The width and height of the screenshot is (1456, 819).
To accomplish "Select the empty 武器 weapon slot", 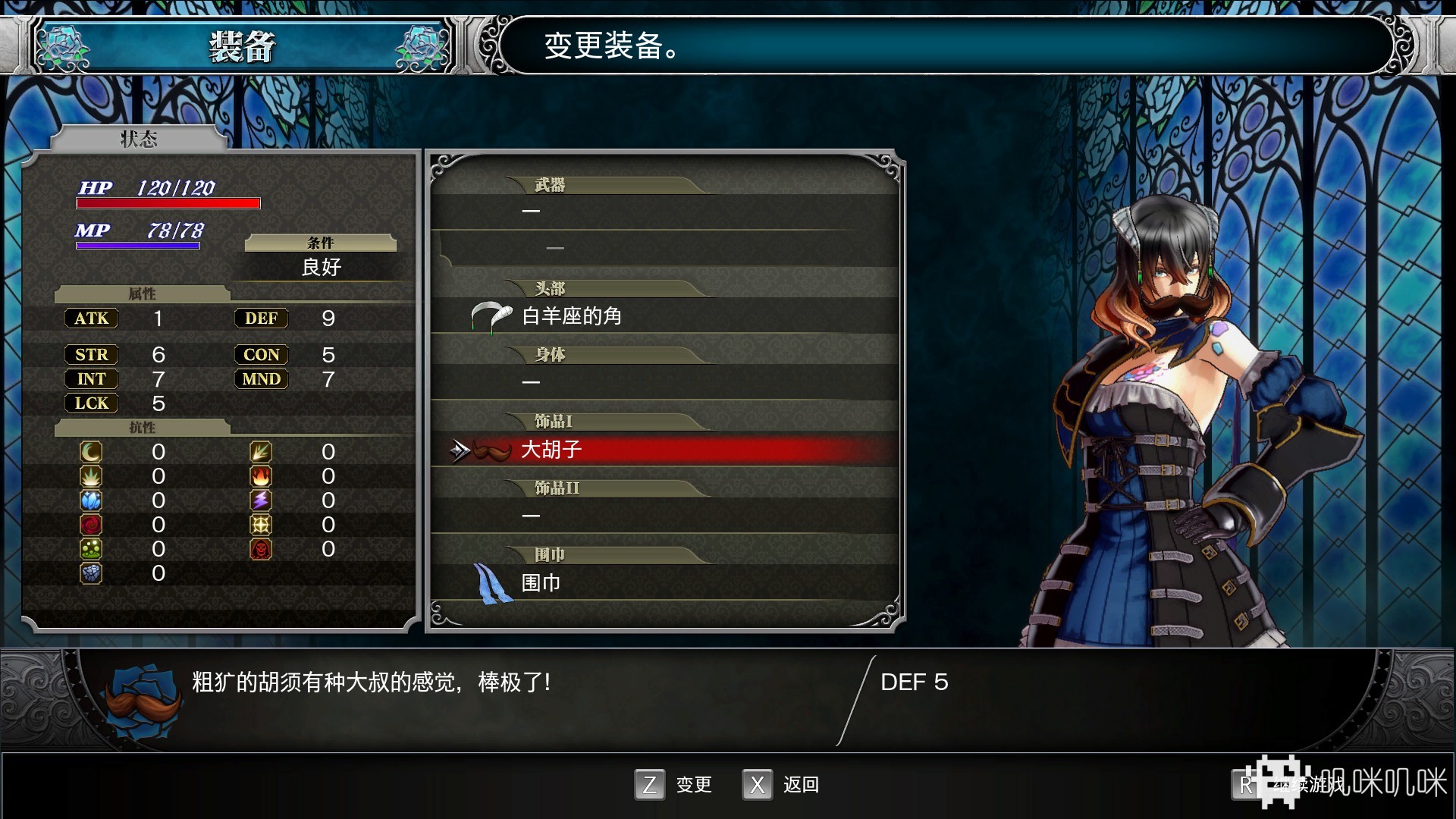I will pos(664,211).
